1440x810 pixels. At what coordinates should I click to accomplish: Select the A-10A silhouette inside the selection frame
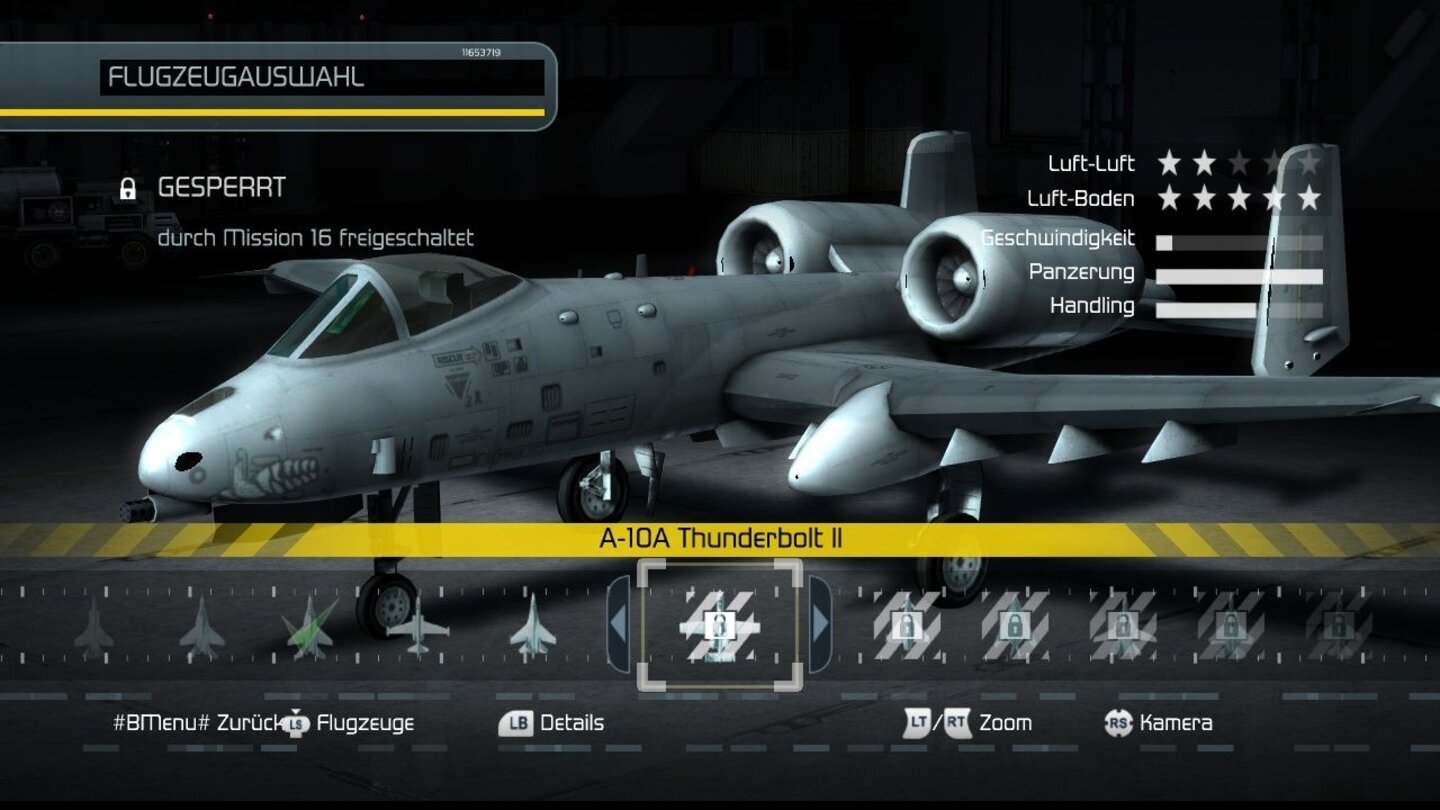(718, 626)
